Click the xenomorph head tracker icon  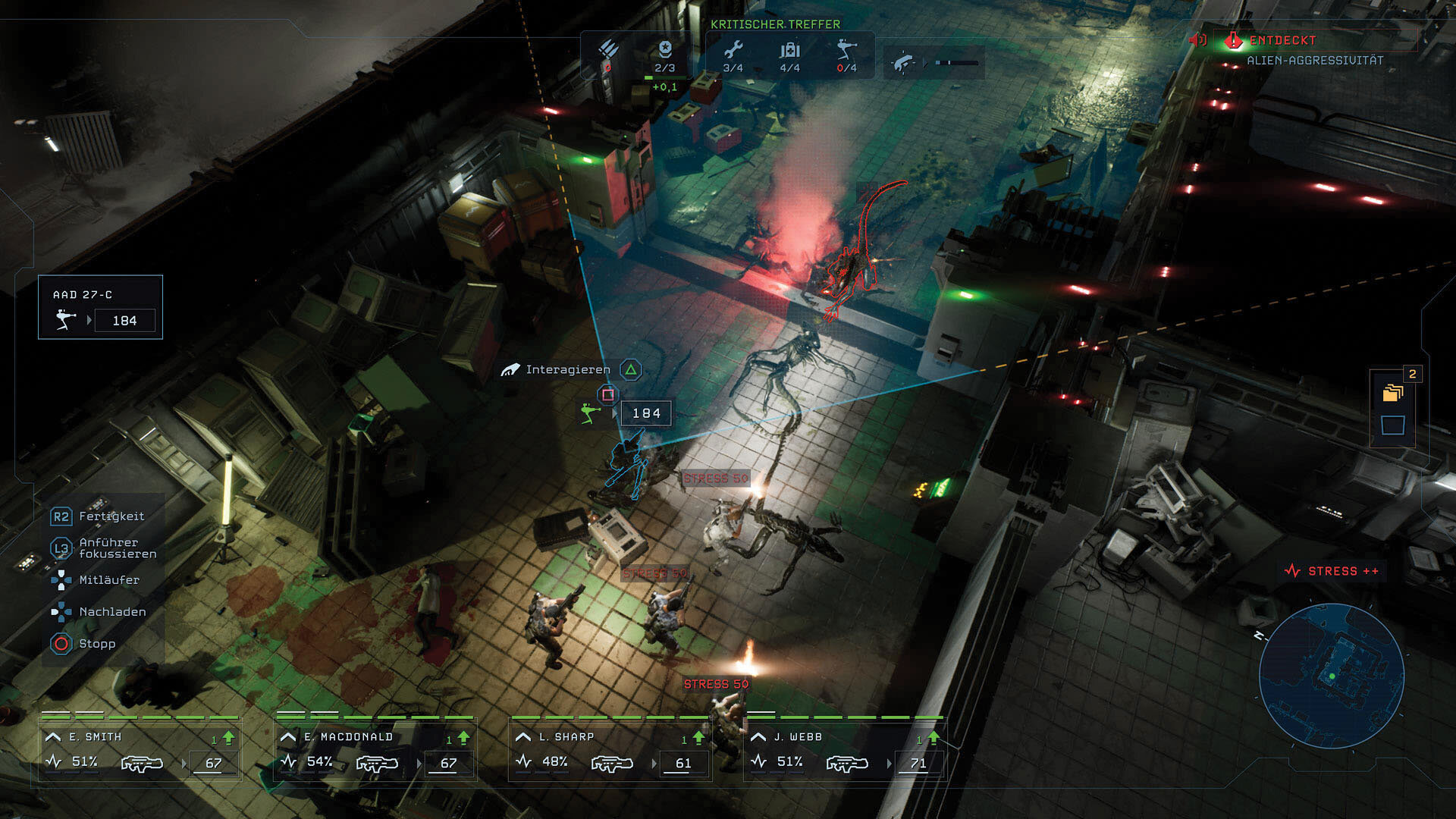coord(902,62)
